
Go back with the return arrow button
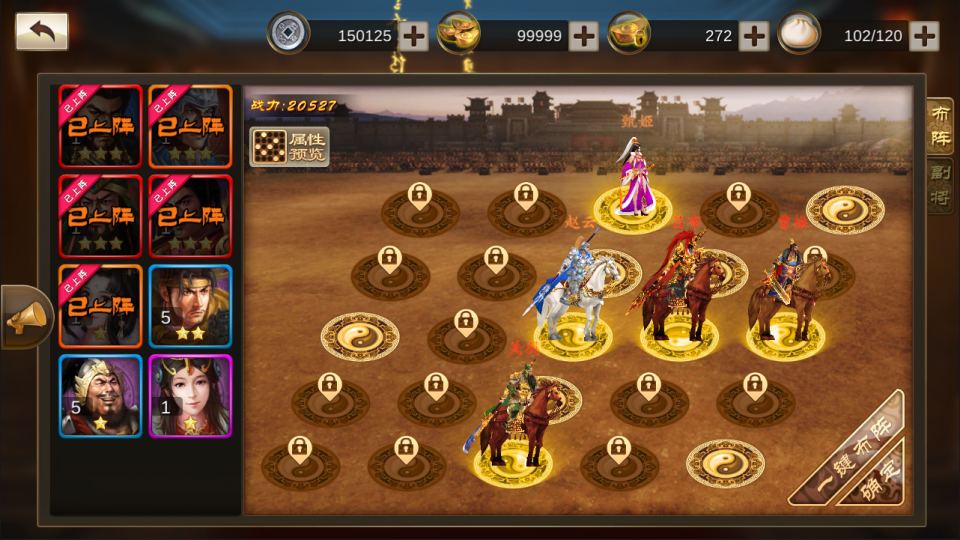click(42, 31)
